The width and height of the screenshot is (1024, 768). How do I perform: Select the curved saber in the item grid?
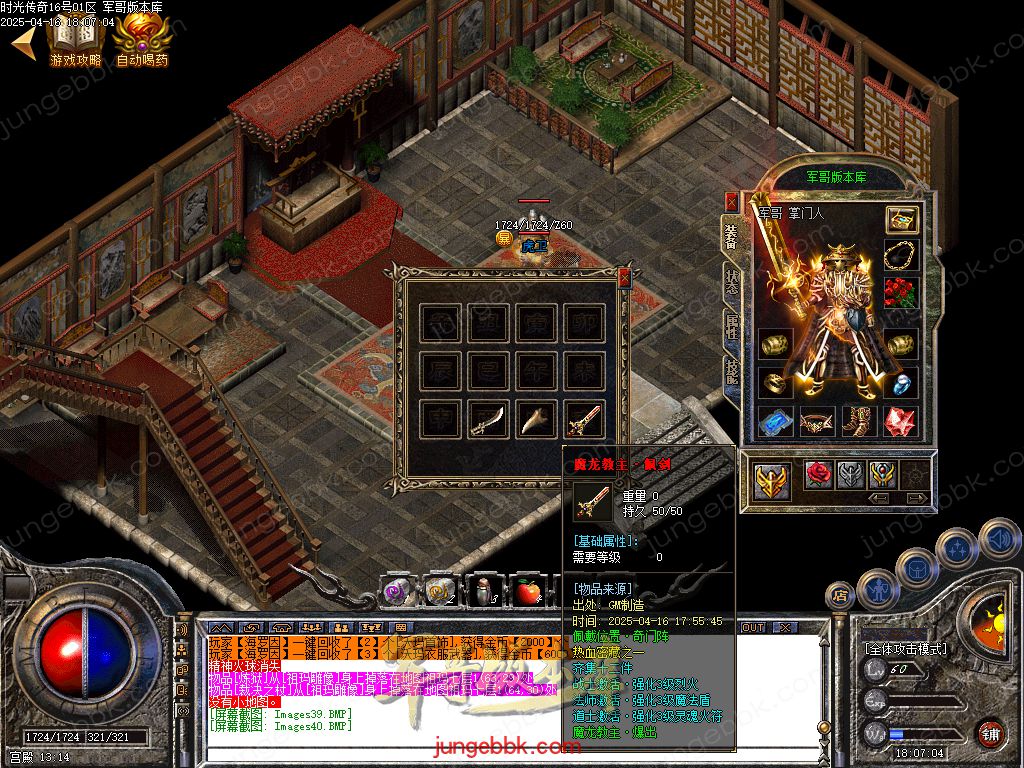pos(489,420)
